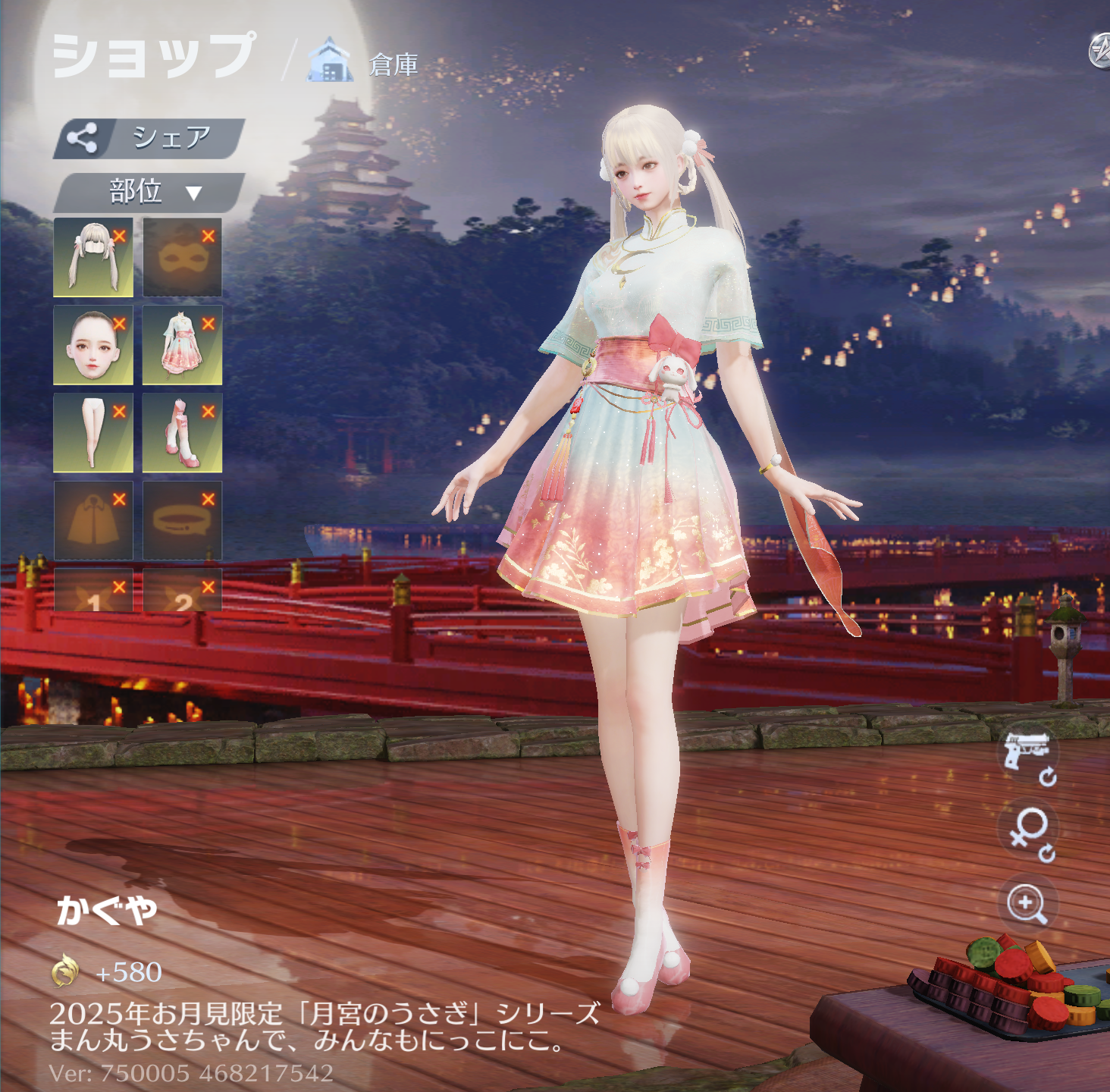The image size is (1110, 1092).
Task: Toggle the pistol weapon display icon
Action: (x=1027, y=755)
